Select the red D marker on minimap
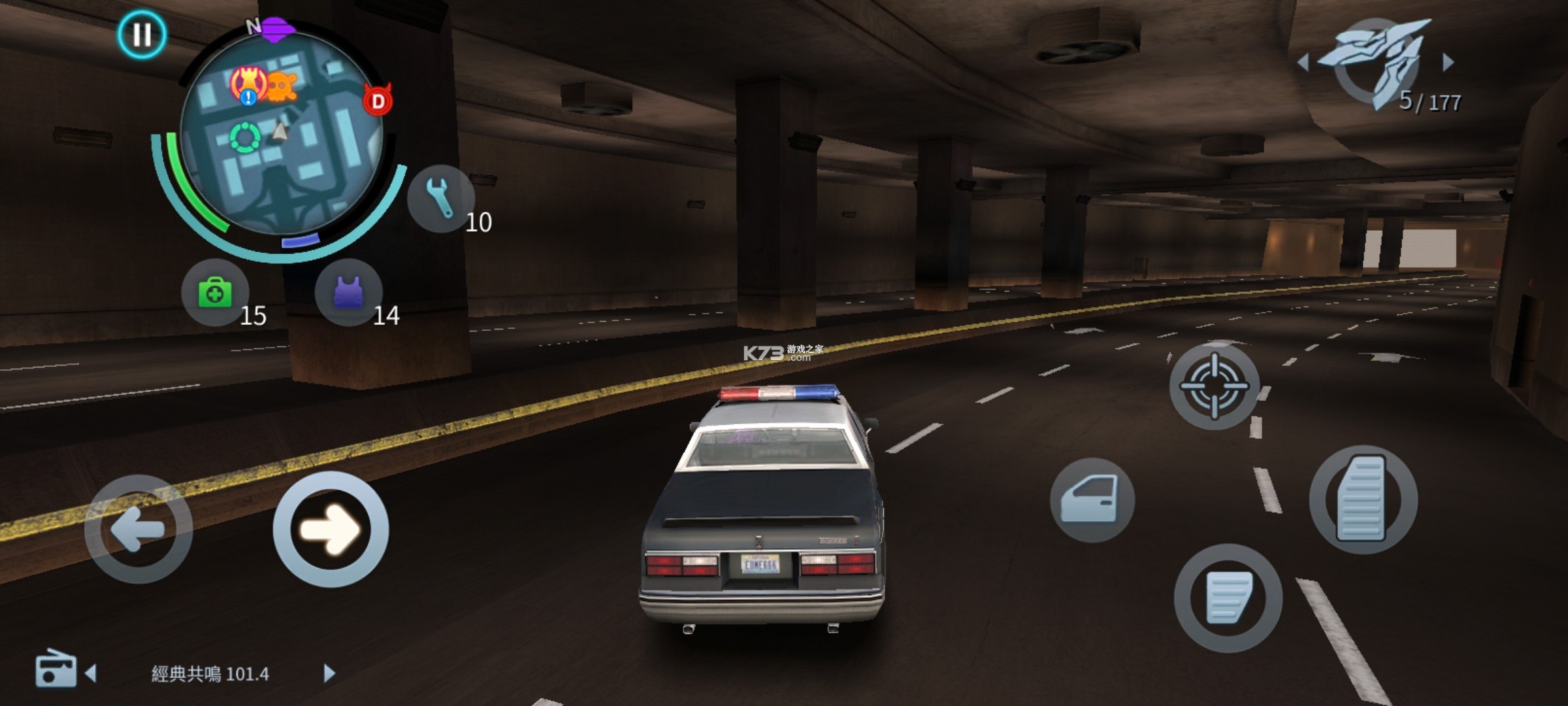The image size is (1568, 706). [378, 101]
